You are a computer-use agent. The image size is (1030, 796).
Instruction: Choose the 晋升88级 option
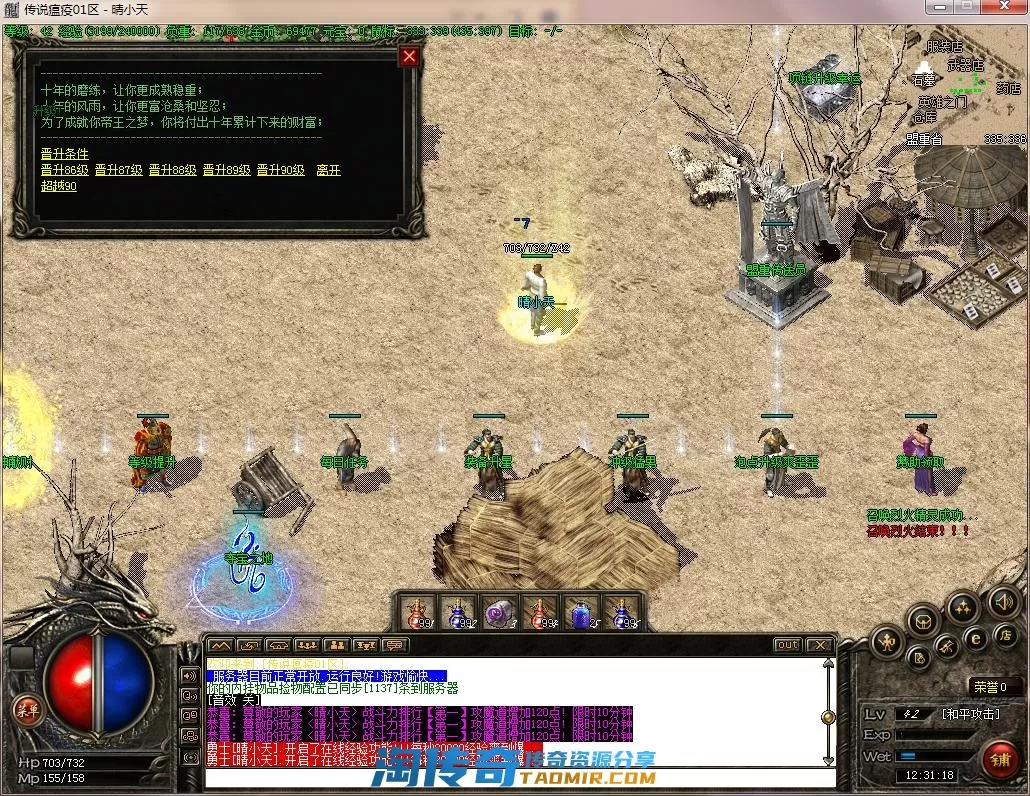173,170
